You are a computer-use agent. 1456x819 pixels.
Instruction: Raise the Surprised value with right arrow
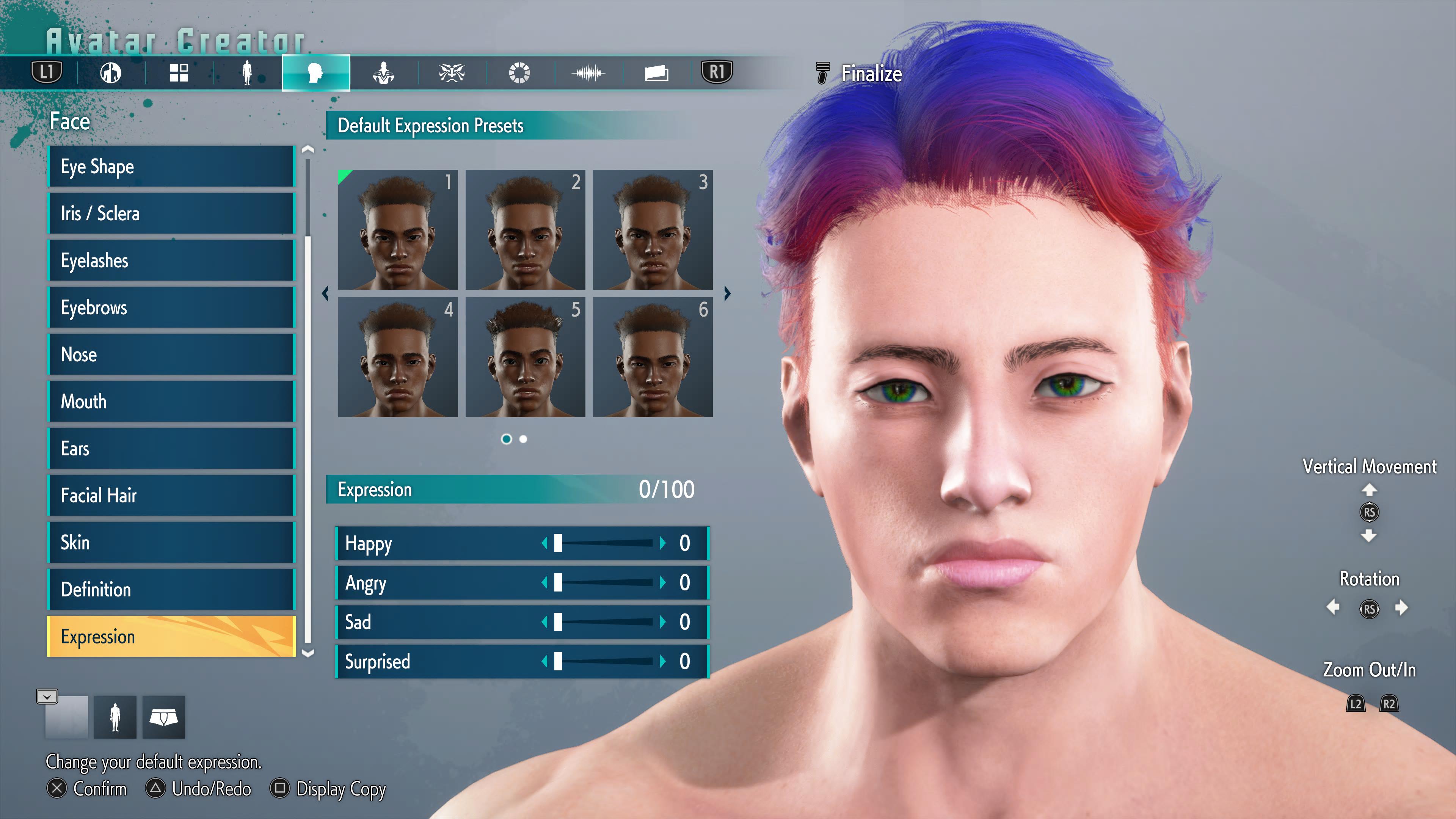pyautogui.click(x=662, y=662)
